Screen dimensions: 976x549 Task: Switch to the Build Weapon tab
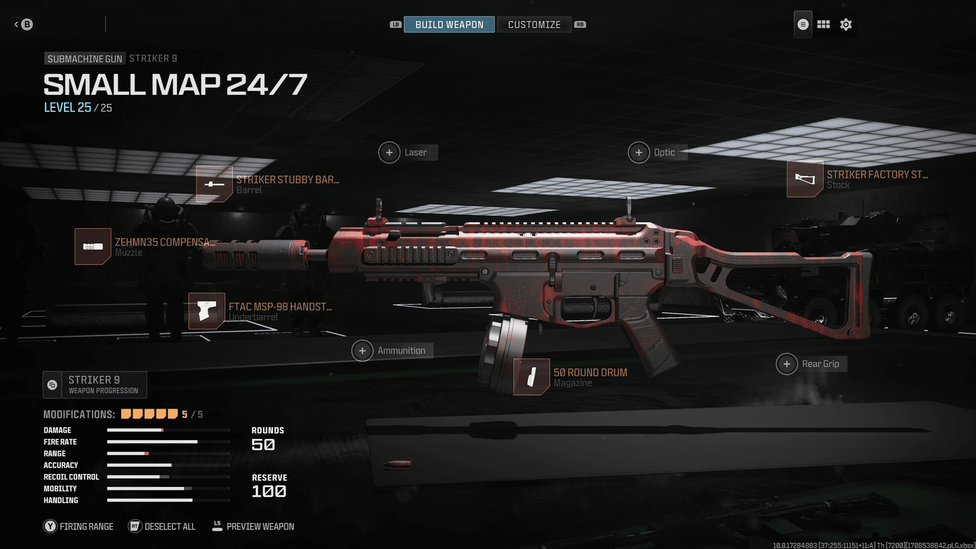point(449,24)
